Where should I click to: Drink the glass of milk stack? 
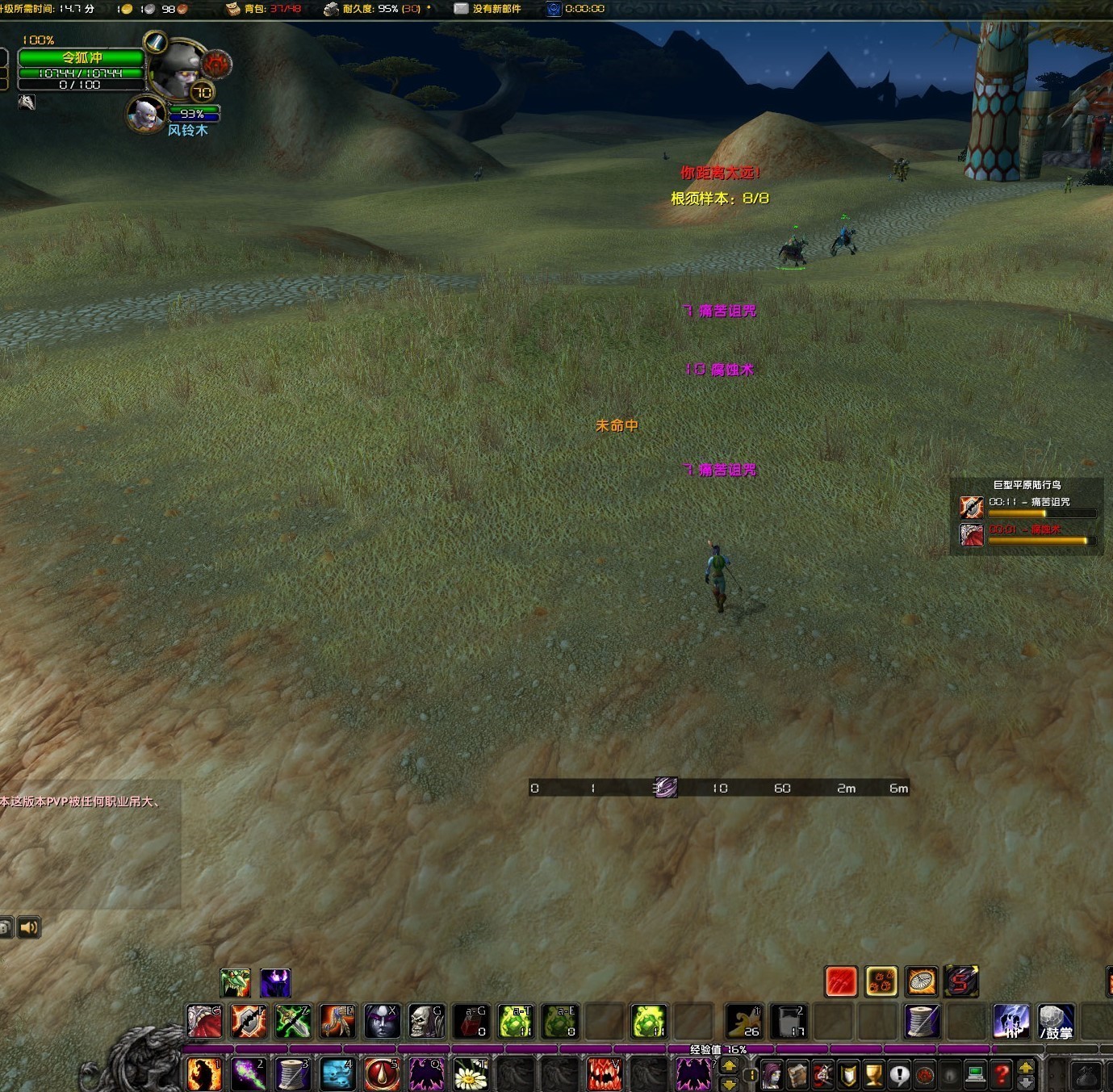pyautogui.click(x=789, y=1021)
